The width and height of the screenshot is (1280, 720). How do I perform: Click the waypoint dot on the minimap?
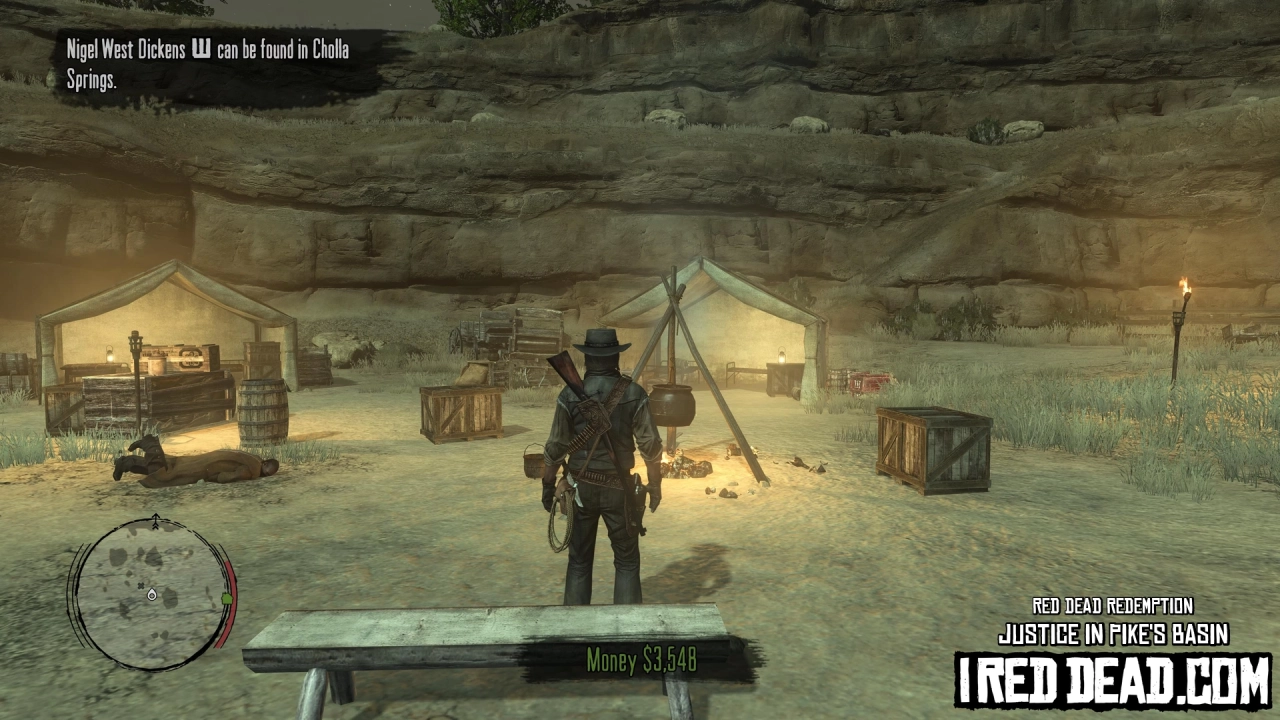tap(140, 585)
